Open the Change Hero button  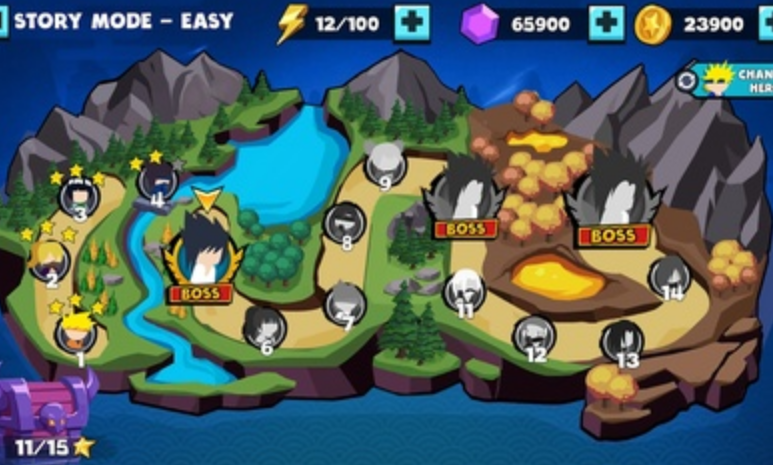tap(730, 80)
